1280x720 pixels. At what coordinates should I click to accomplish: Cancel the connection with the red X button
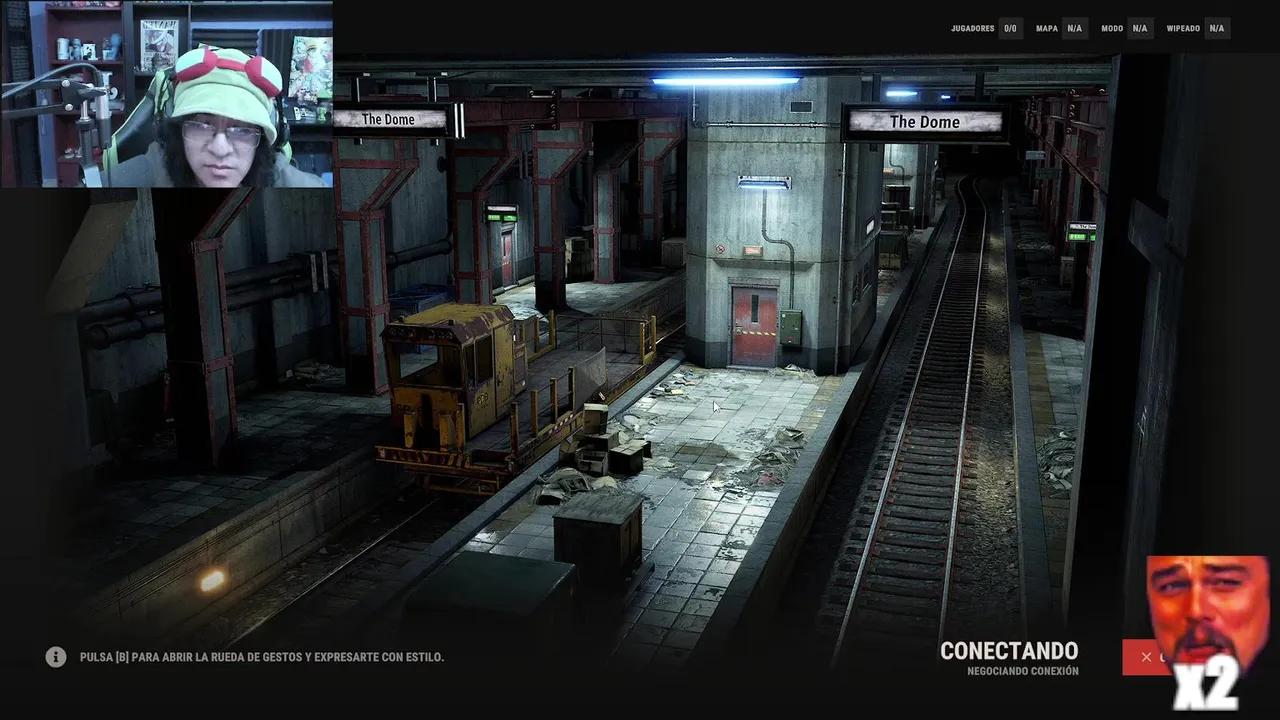(x=1146, y=657)
